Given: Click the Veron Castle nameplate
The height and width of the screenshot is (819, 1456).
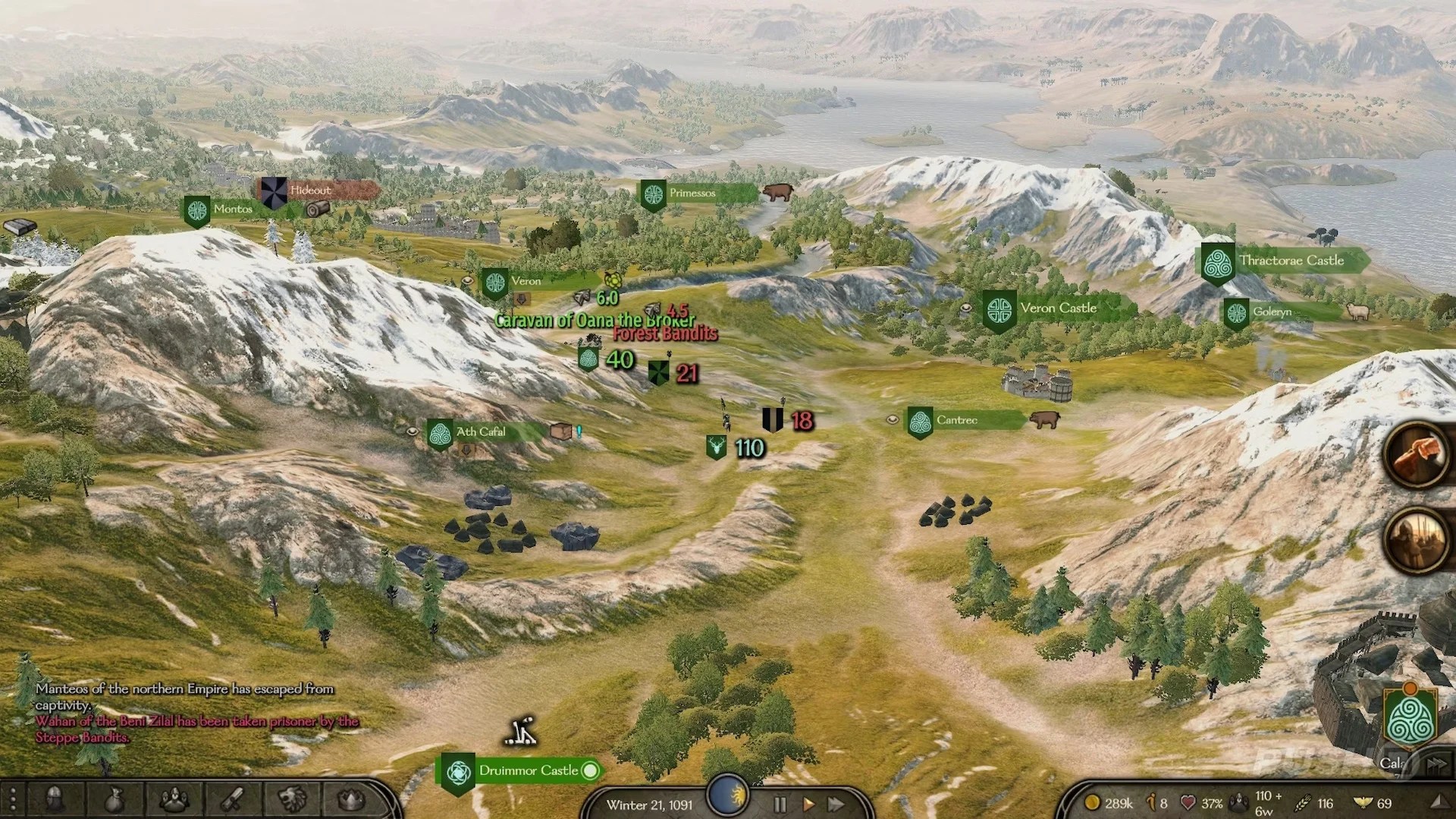Looking at the screenshot, I should (x=1058, y=308).
